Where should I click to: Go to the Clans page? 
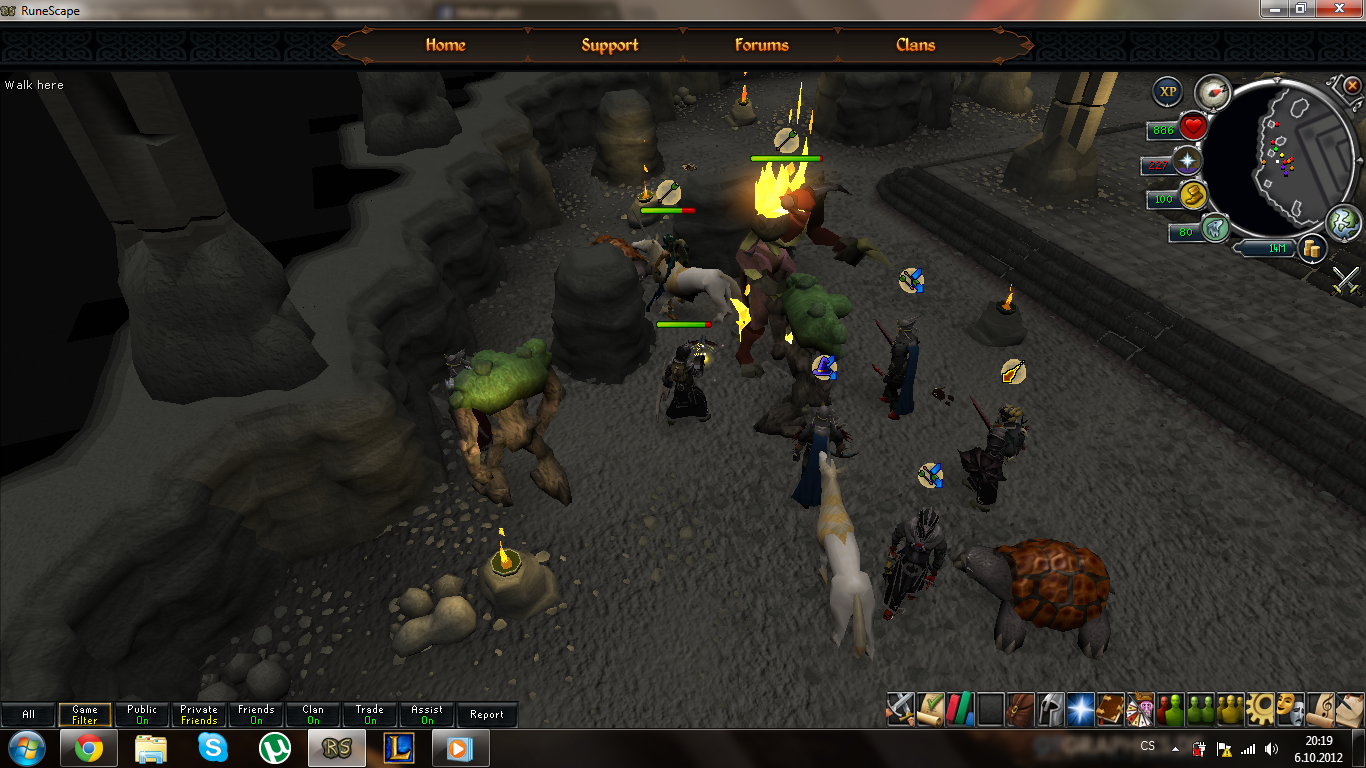click(x=915, y=45)
